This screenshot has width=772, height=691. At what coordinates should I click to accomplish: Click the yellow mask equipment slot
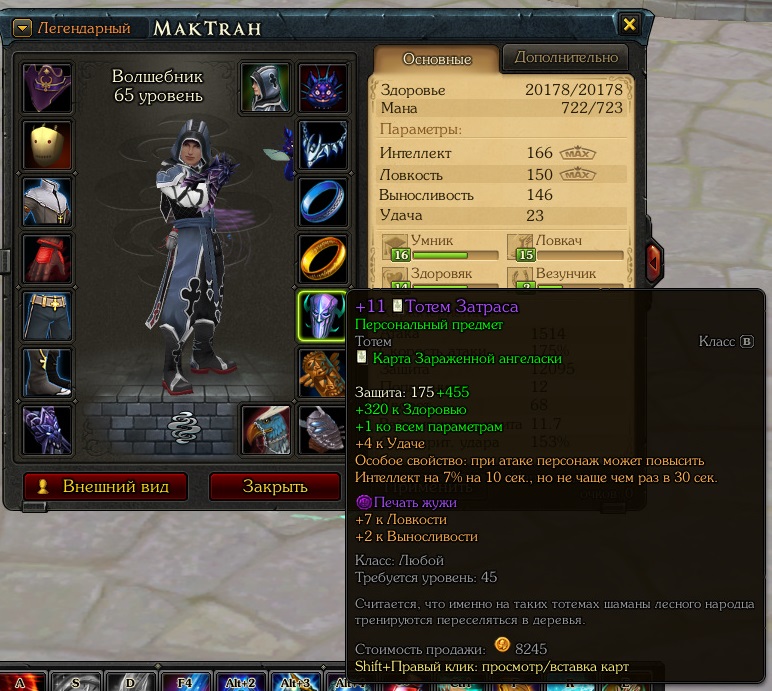pos(47,145)
